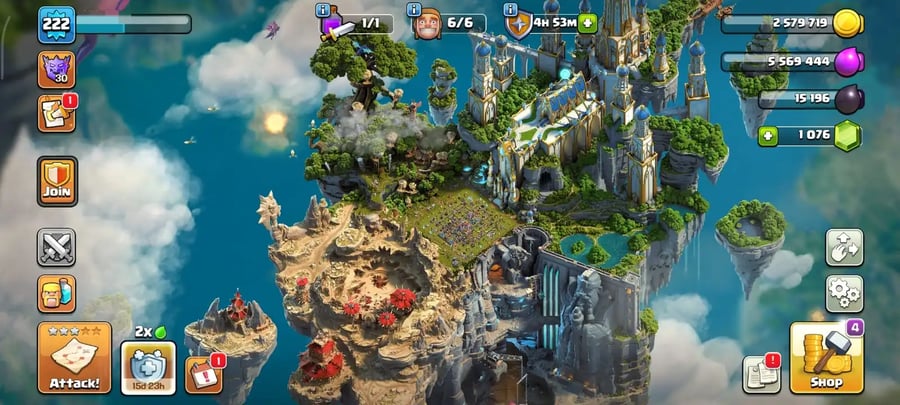Tap the green gem icon
The height and width of the screenshot is (405, 900).
(x=848, y=134)
